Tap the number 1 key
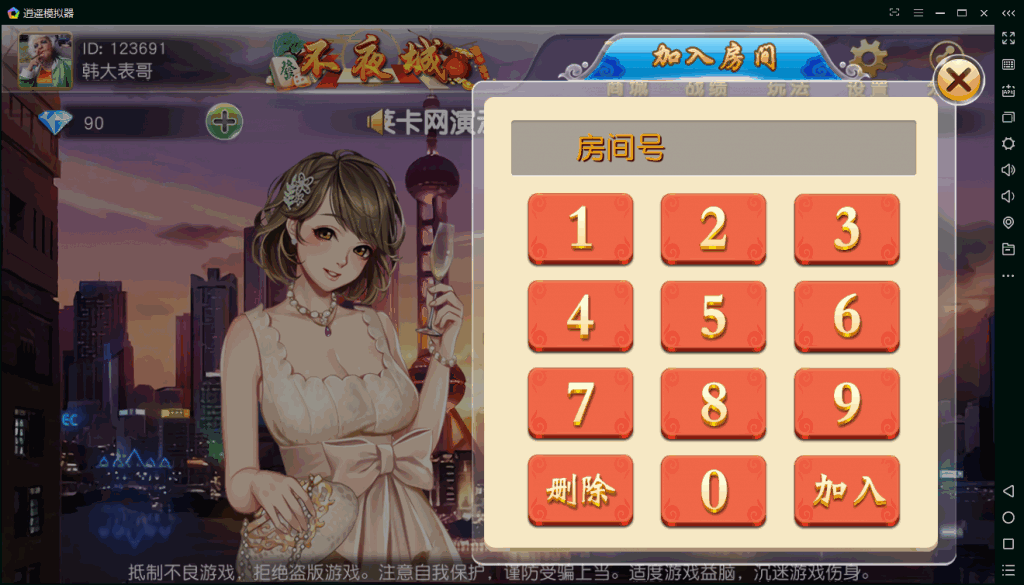Screen dimensions: 1024x585 coord(580,228)
